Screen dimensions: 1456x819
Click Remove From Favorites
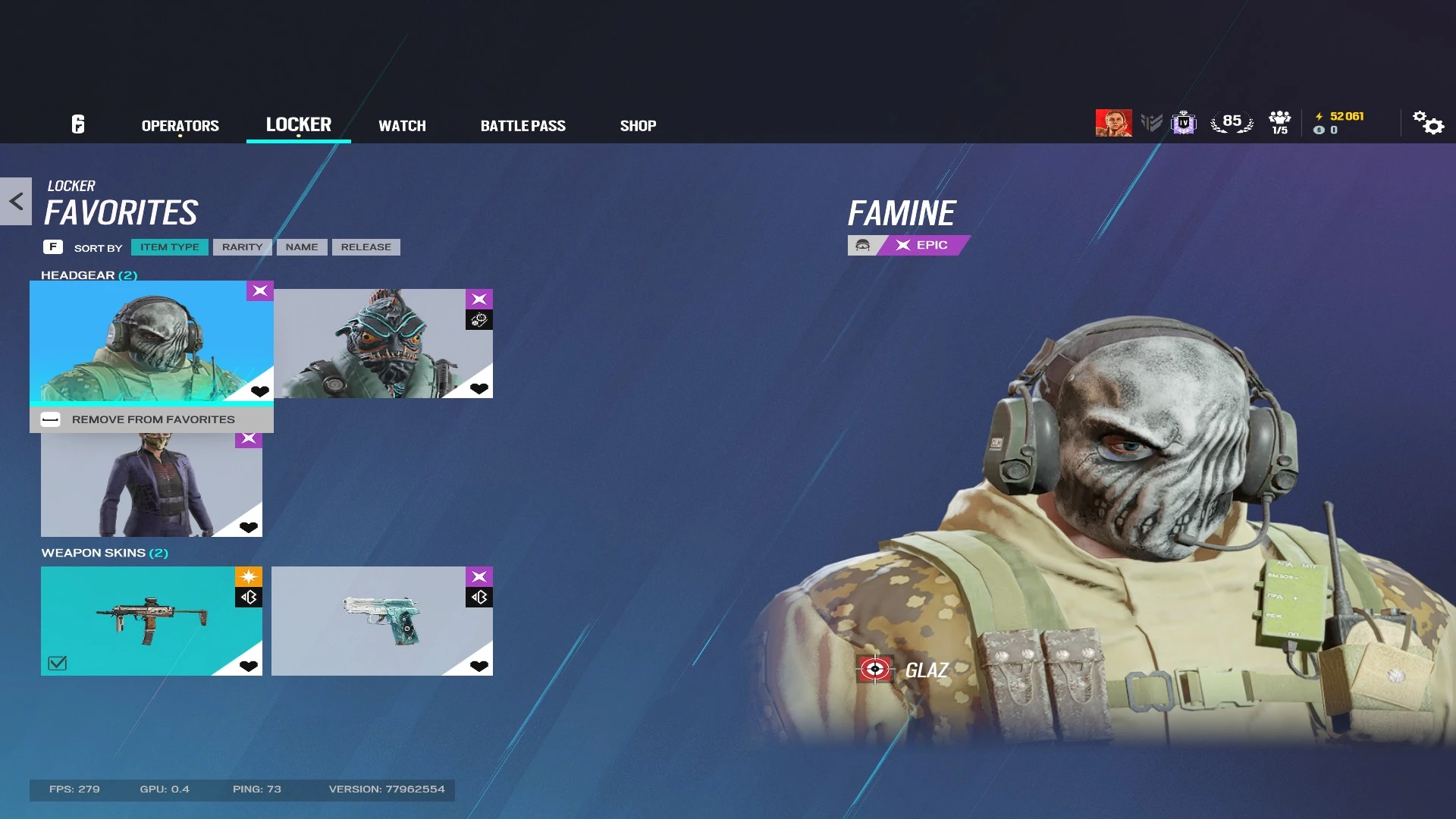[x=152, y=419]
